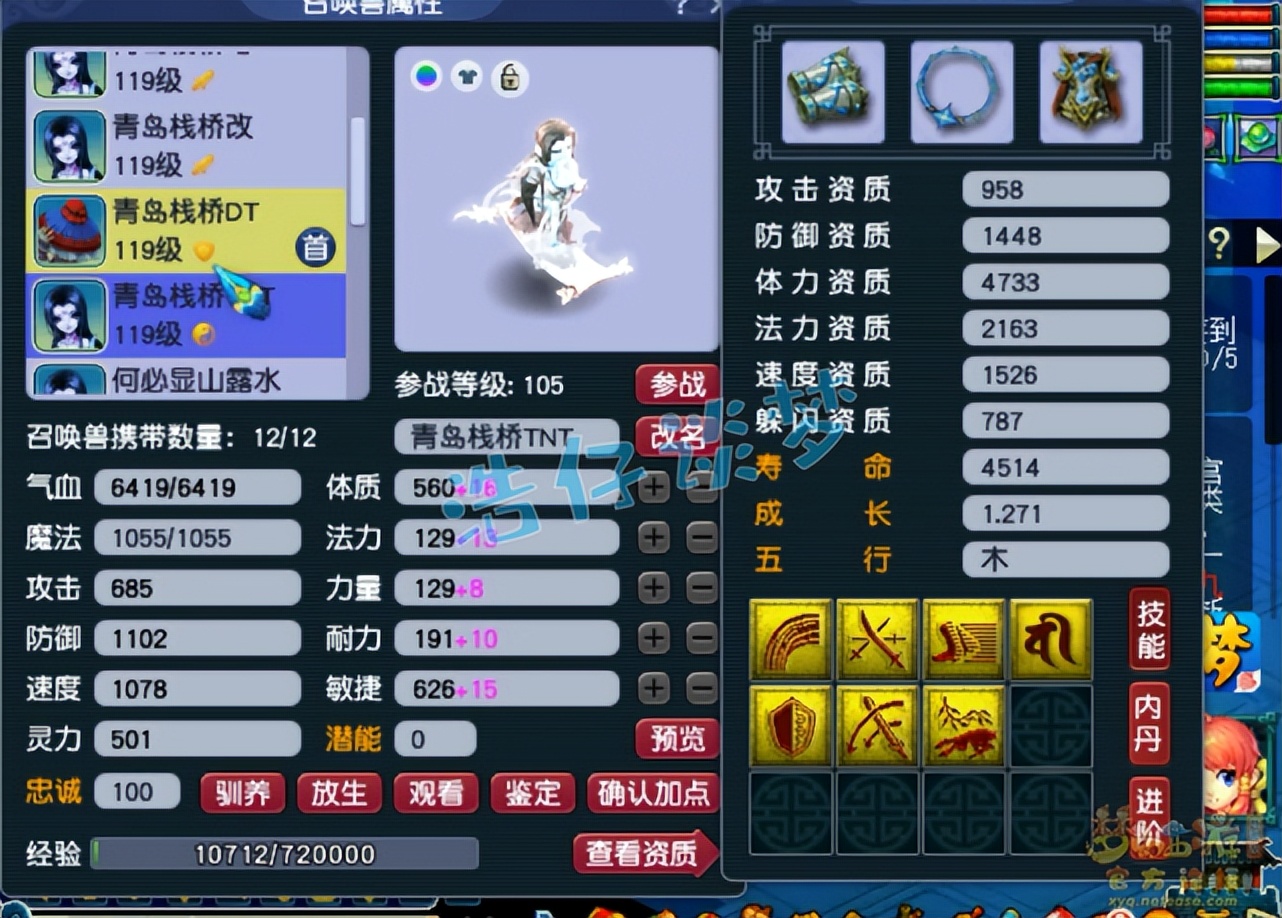Select the bow and arrow skill icon
The height and width of the screenshot is (918, 1282).
[876, 725]
